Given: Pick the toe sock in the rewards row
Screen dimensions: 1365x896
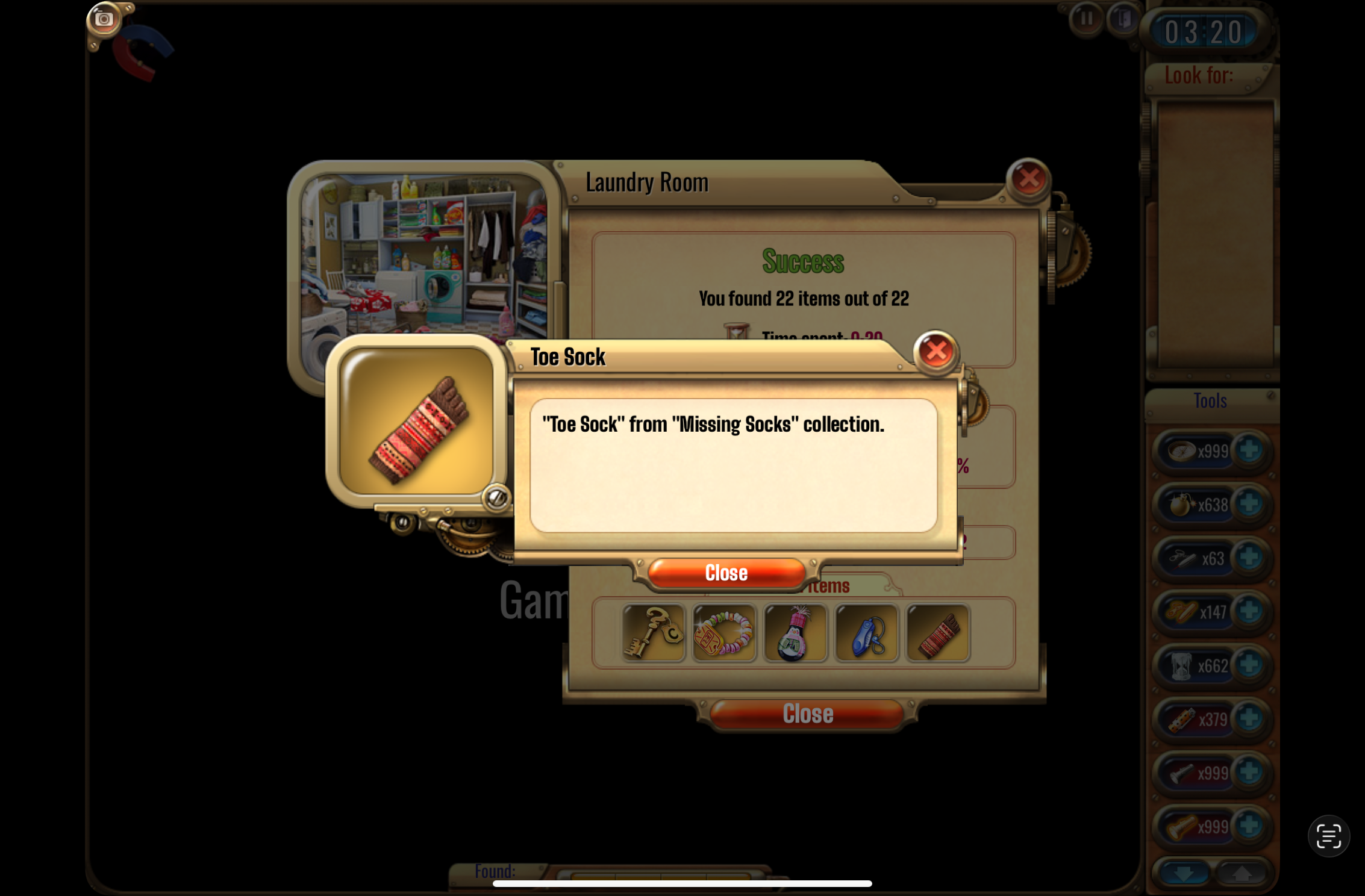Looking at the screenshot, I should pos(937,633).
